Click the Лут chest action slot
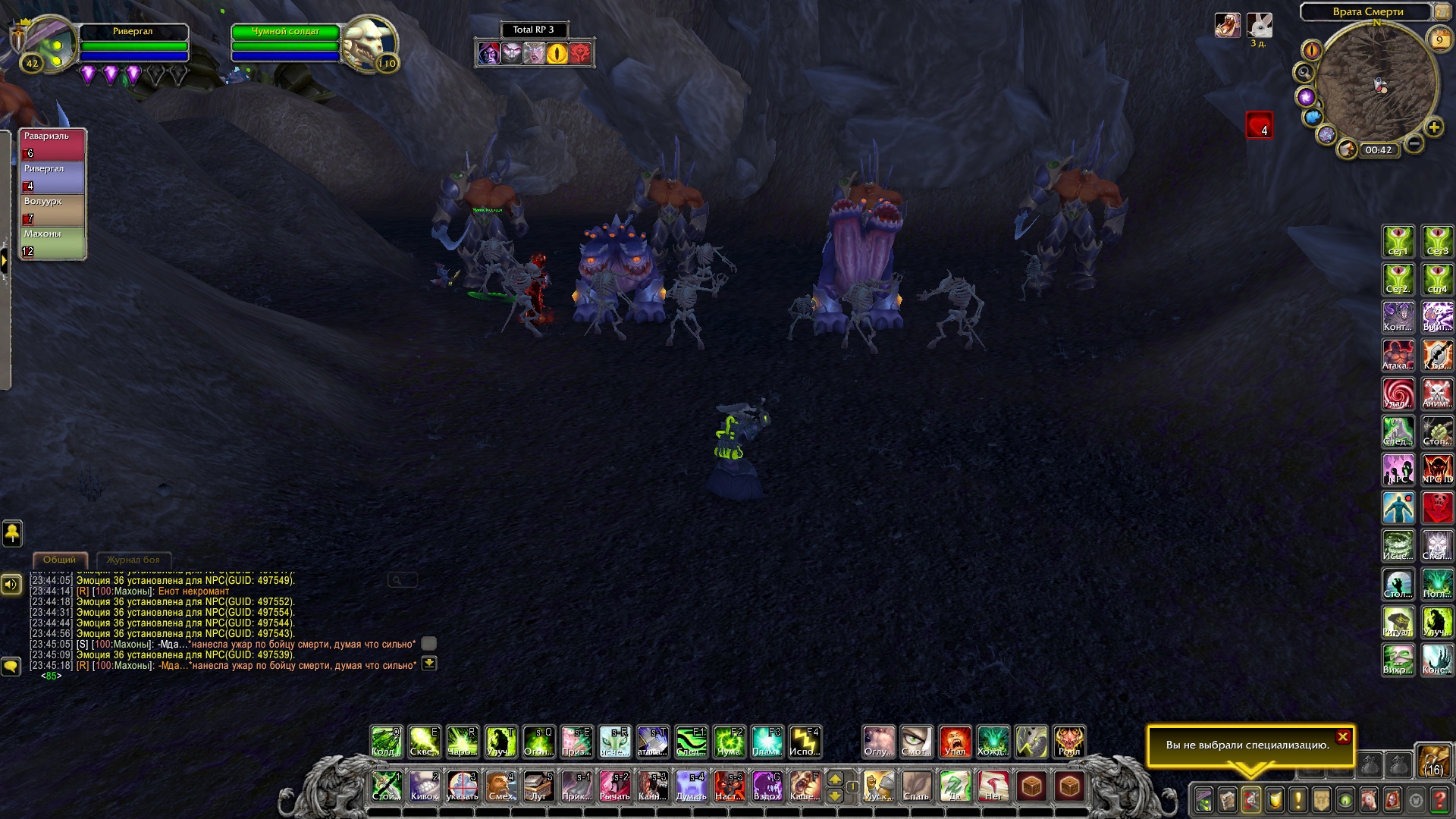Screen dimensions: 1456x819 pos(538,786)
